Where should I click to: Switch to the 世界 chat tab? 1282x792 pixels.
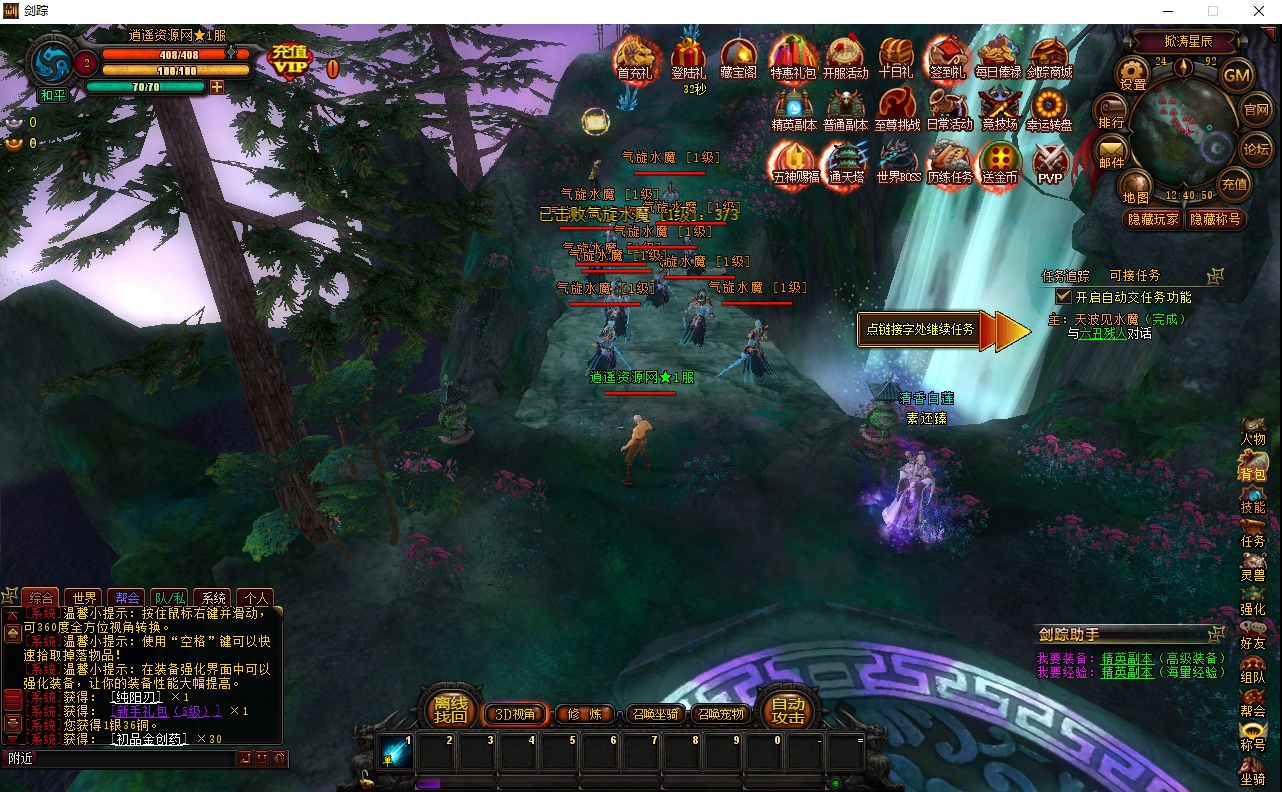point(86,598)
